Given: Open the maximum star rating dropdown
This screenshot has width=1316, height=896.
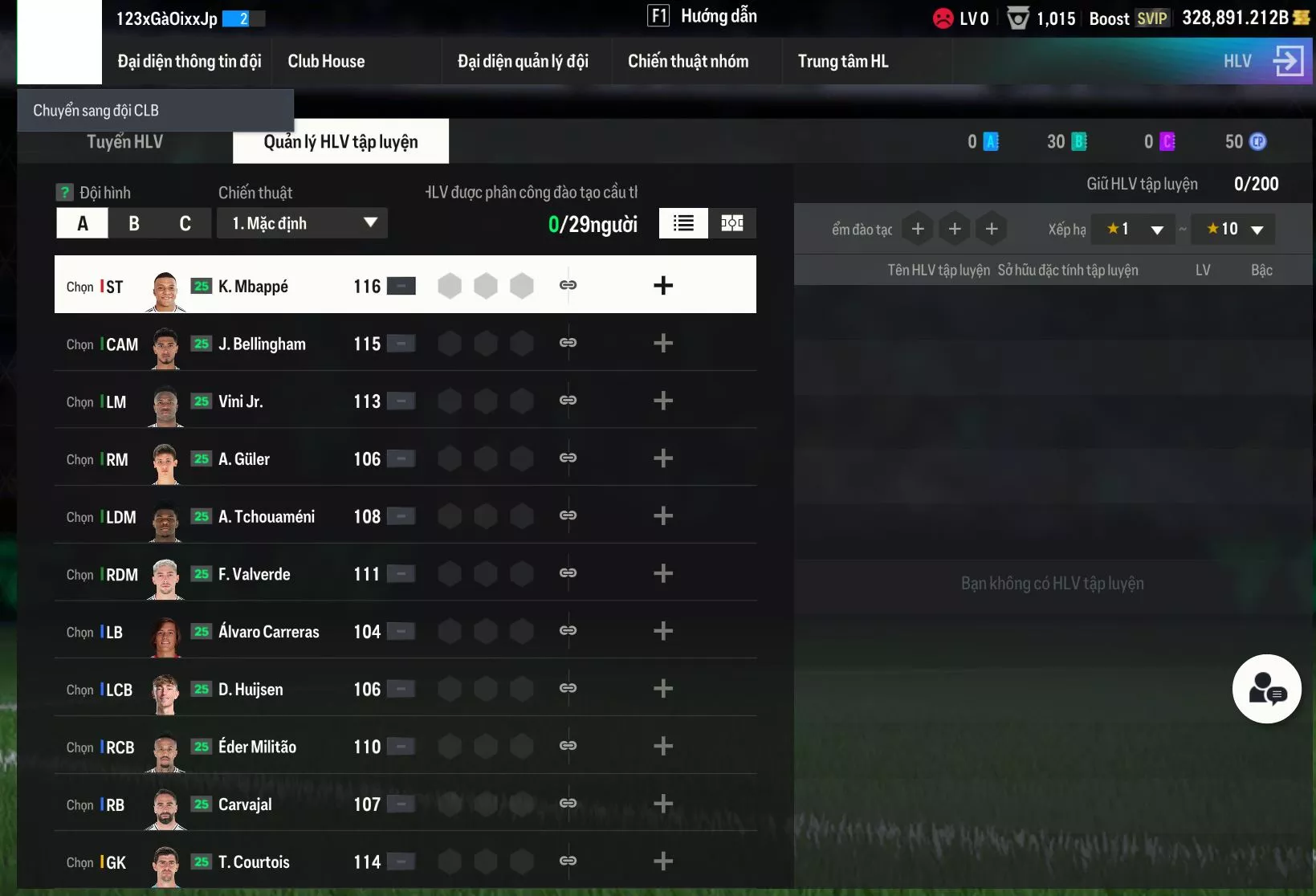Looking at the screenshot, I should point(1235,230).
